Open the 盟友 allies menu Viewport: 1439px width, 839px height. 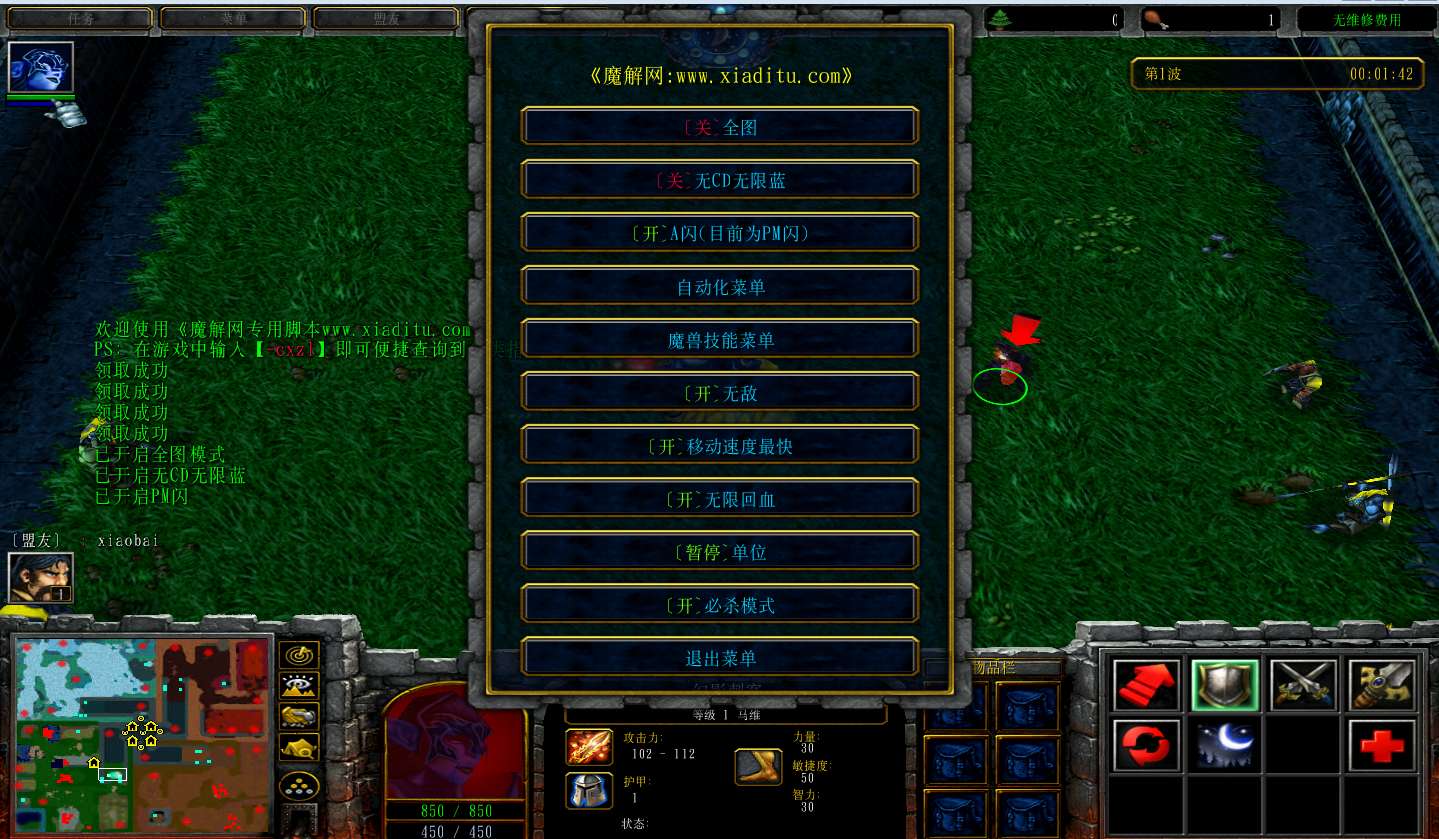[x=386, y=17]
